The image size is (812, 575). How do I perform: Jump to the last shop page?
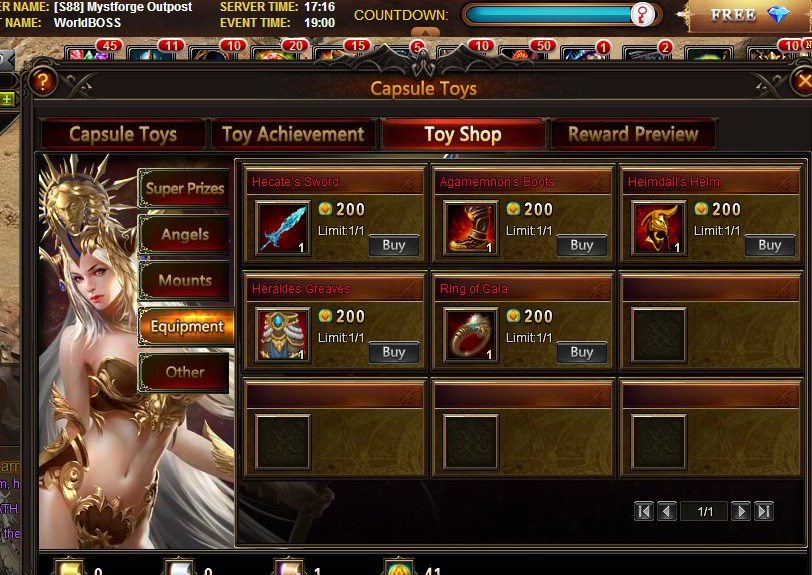point(764,511)
